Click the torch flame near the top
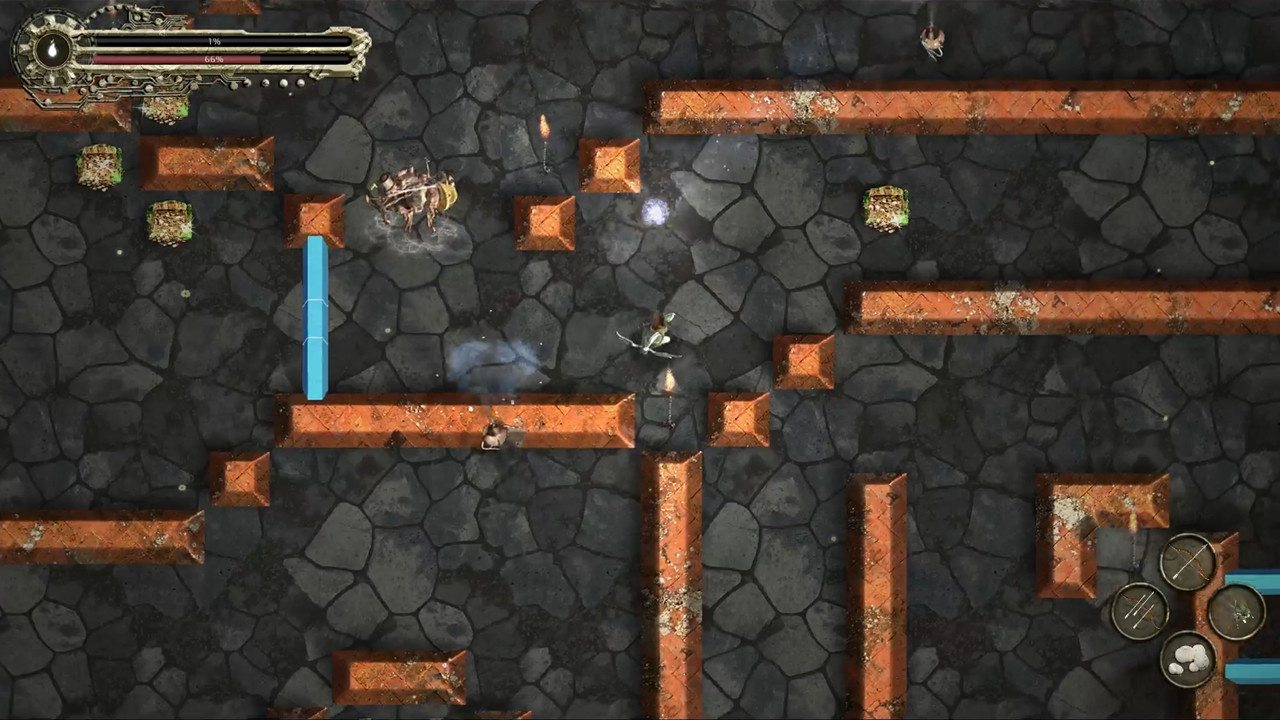Viewport: 1280px width, 720px height. (x=544, y=128)
